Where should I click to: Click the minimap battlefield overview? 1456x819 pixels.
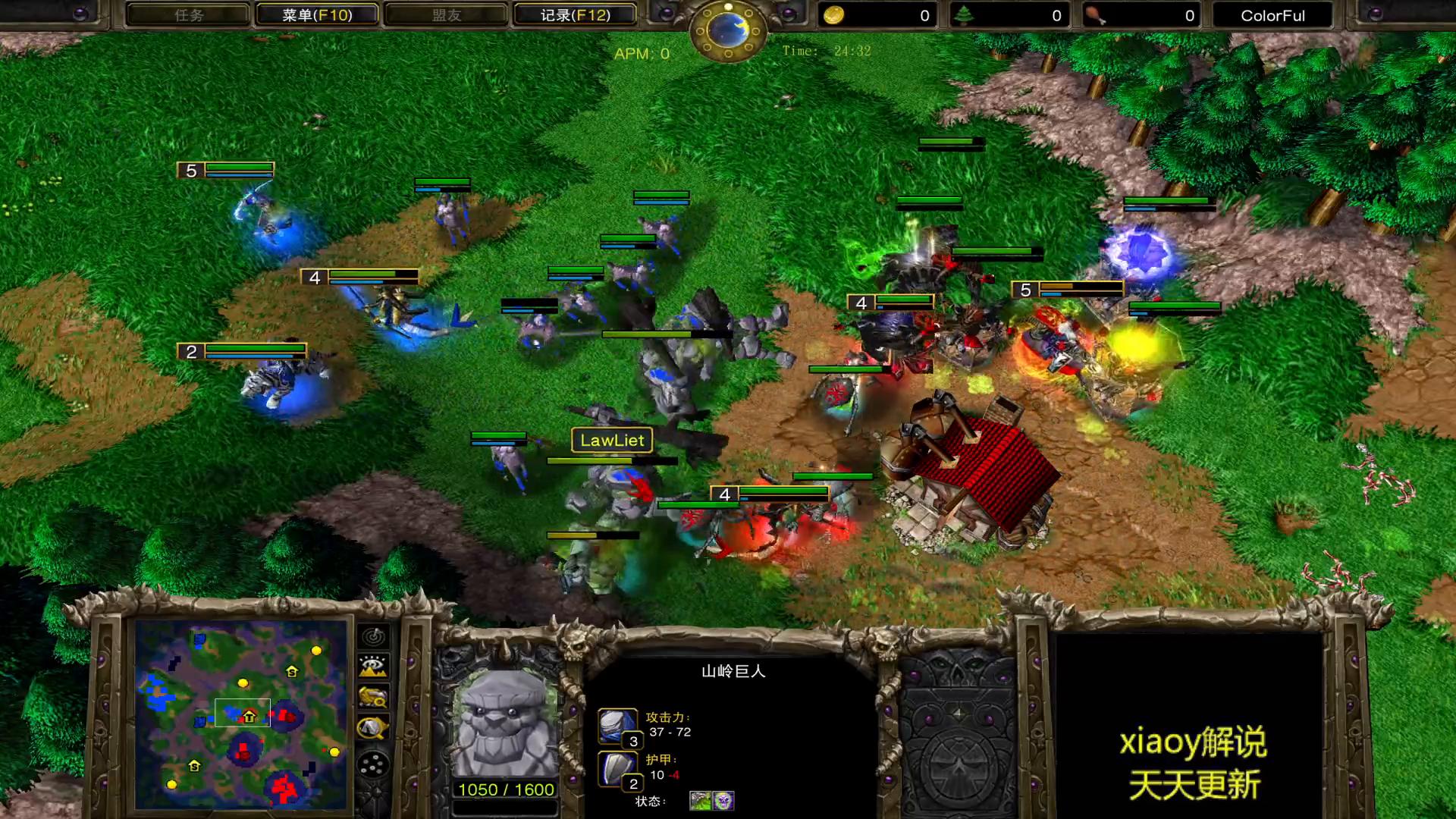click(241, 714)
